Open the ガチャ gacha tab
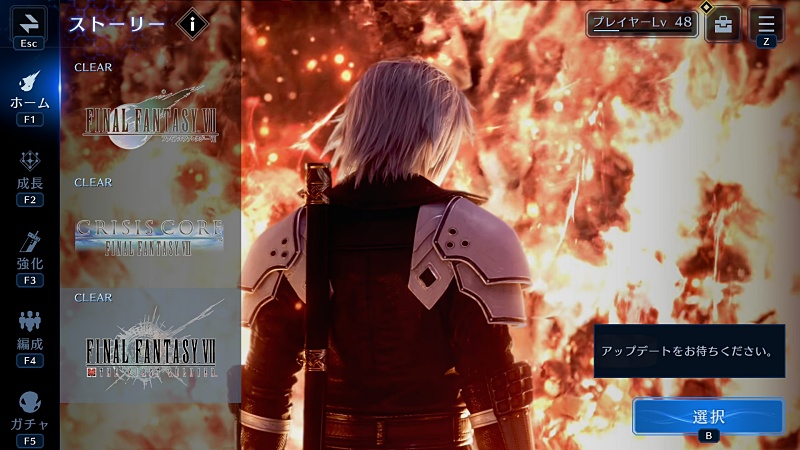This screenshot has height=450, width=800. 29,412
